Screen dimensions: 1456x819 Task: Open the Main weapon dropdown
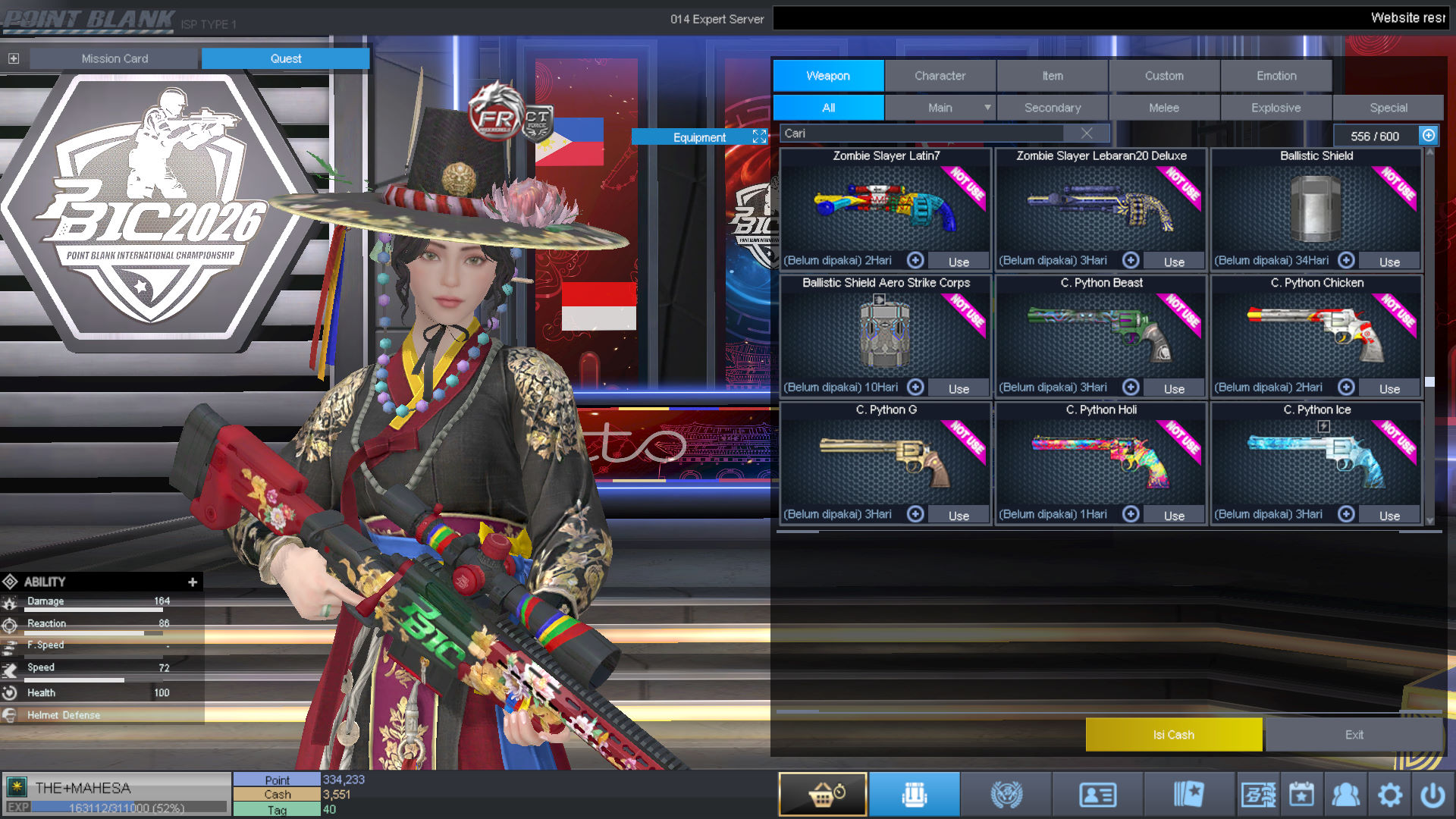click(x=987, y=108)
